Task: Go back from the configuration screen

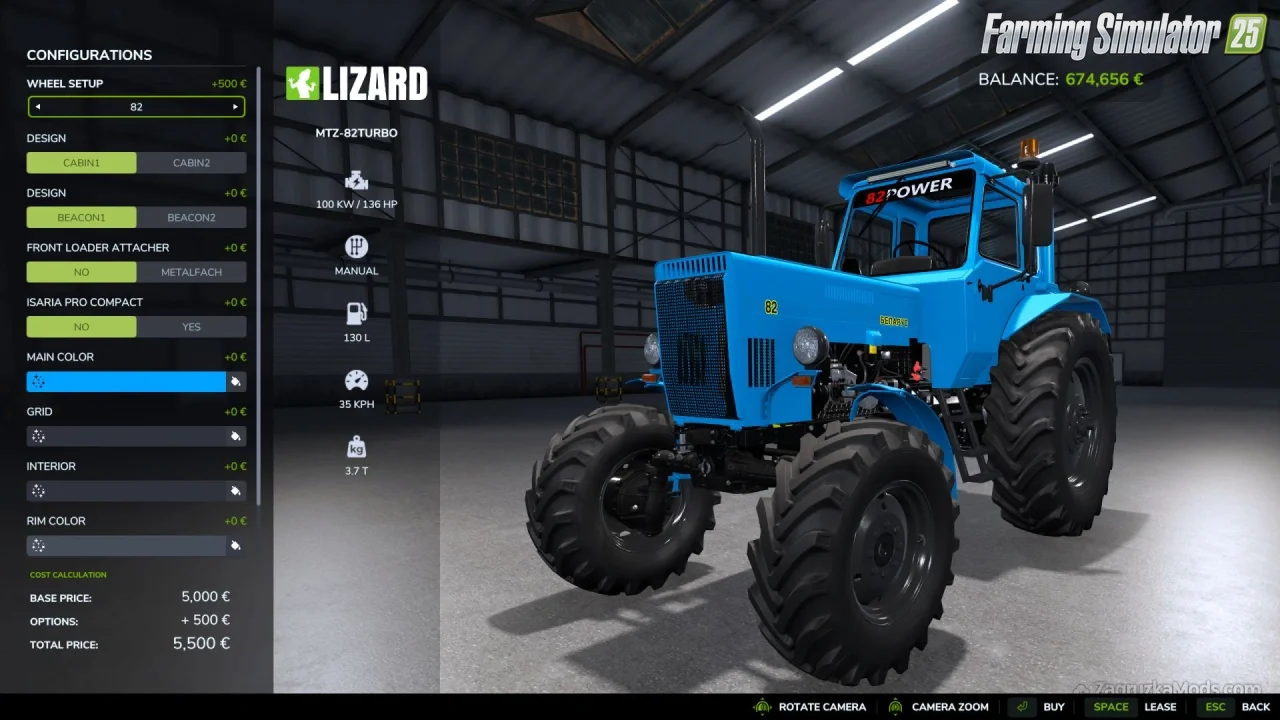Action: (1238, 707)
